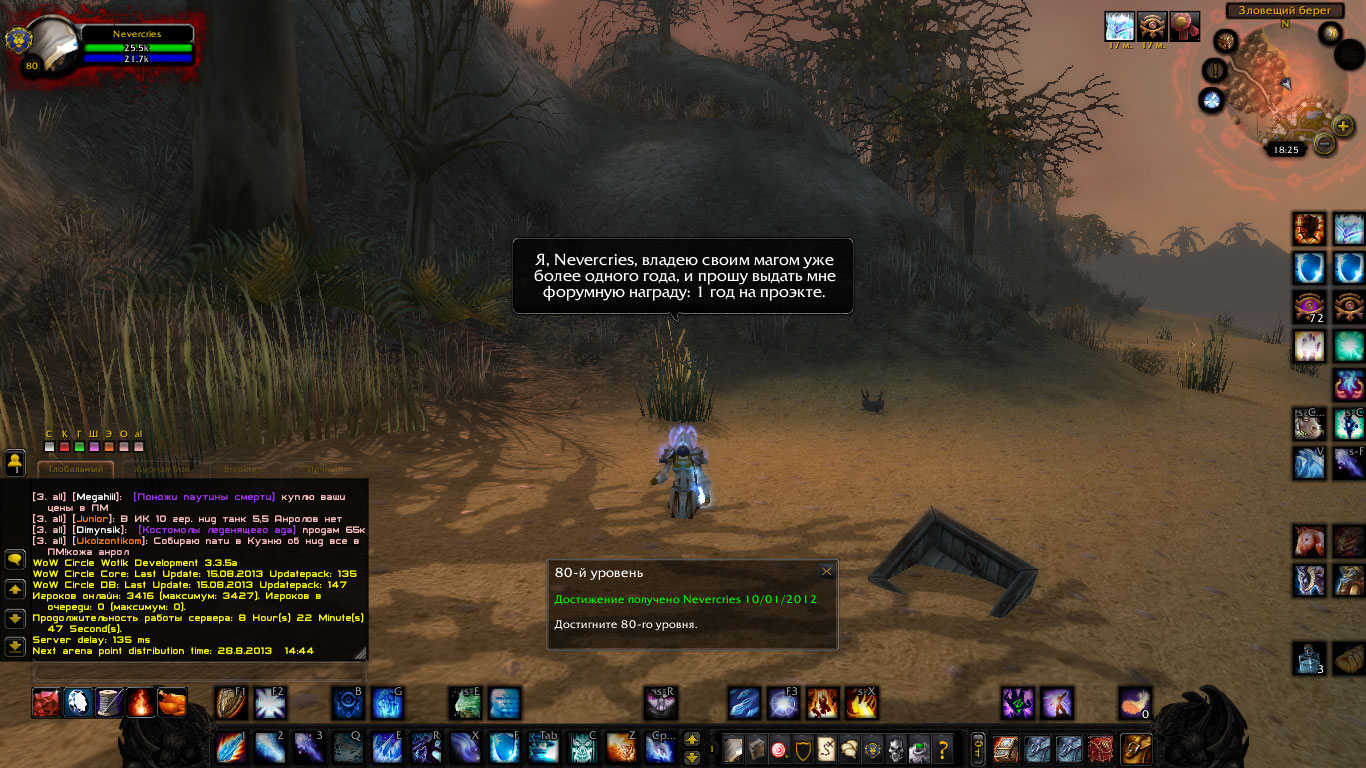Viewport: 1366px width, 768px height.
Task: Select the Nevercries player portrait
Action: point(52,45)
